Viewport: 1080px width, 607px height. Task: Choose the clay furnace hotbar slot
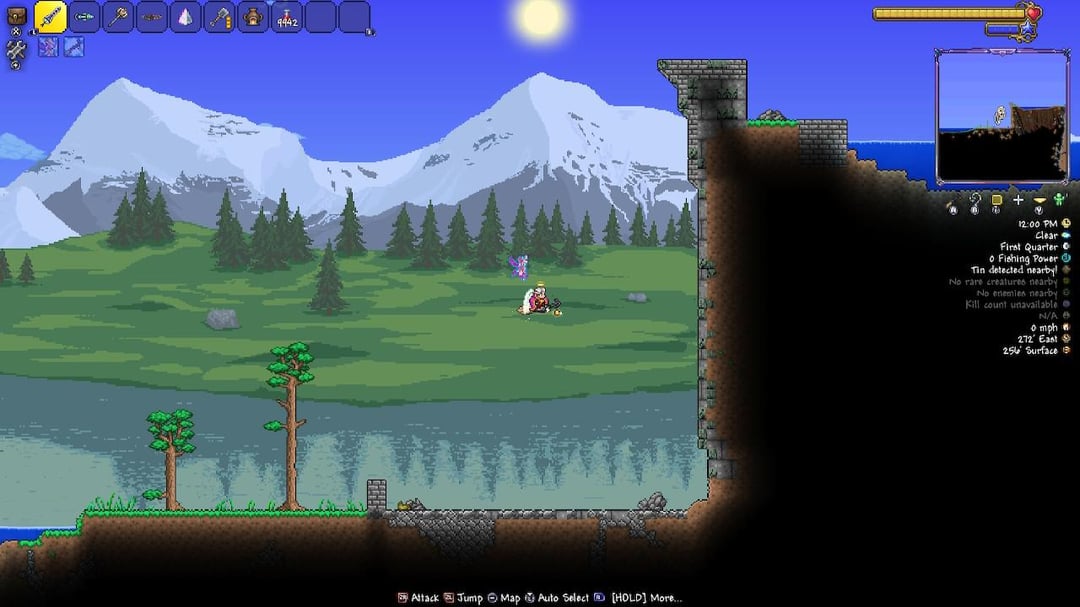pos(253,17)
